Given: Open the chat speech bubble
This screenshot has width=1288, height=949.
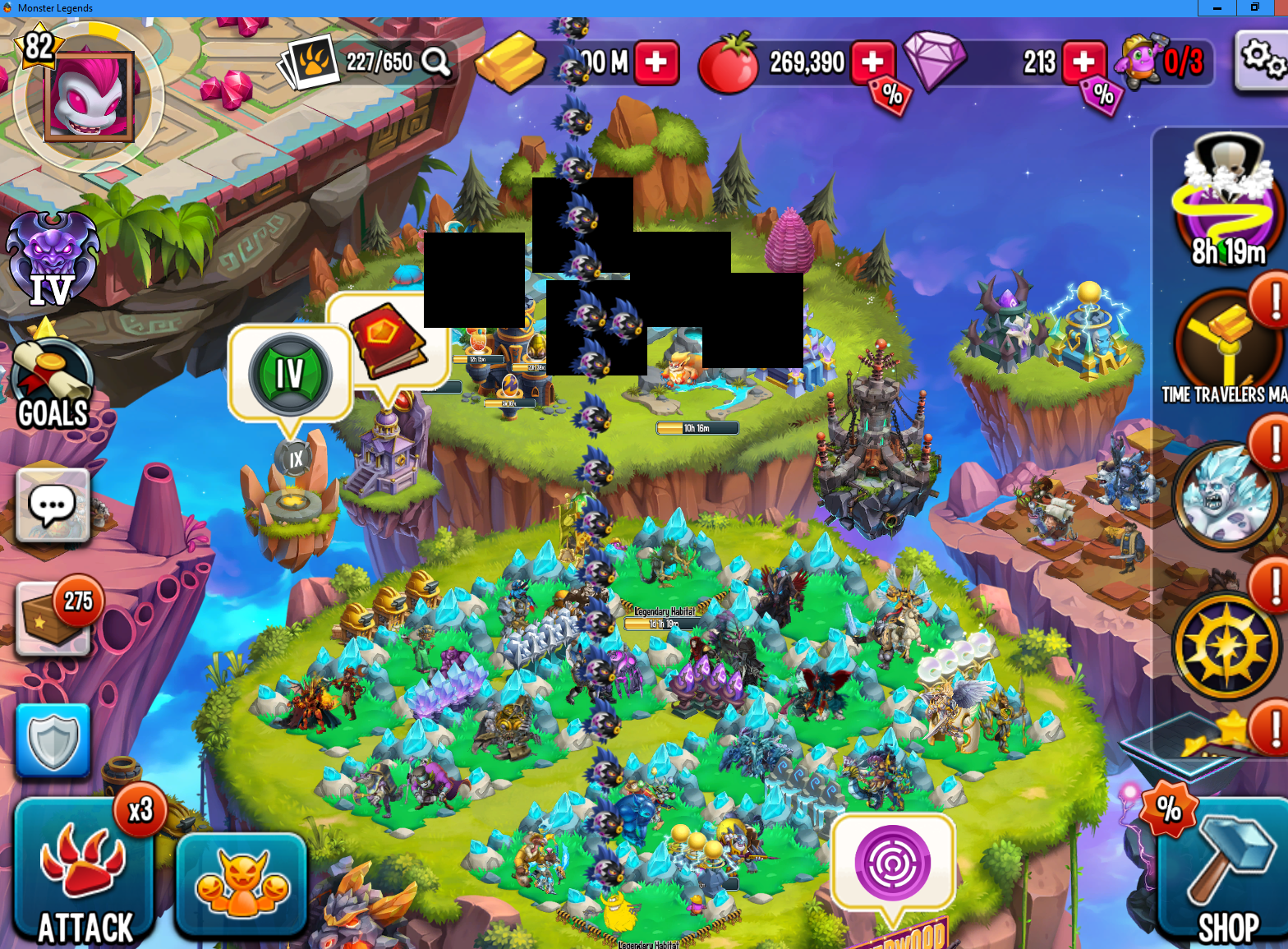Looking at the screenshot, I should (x=53, y=504).
